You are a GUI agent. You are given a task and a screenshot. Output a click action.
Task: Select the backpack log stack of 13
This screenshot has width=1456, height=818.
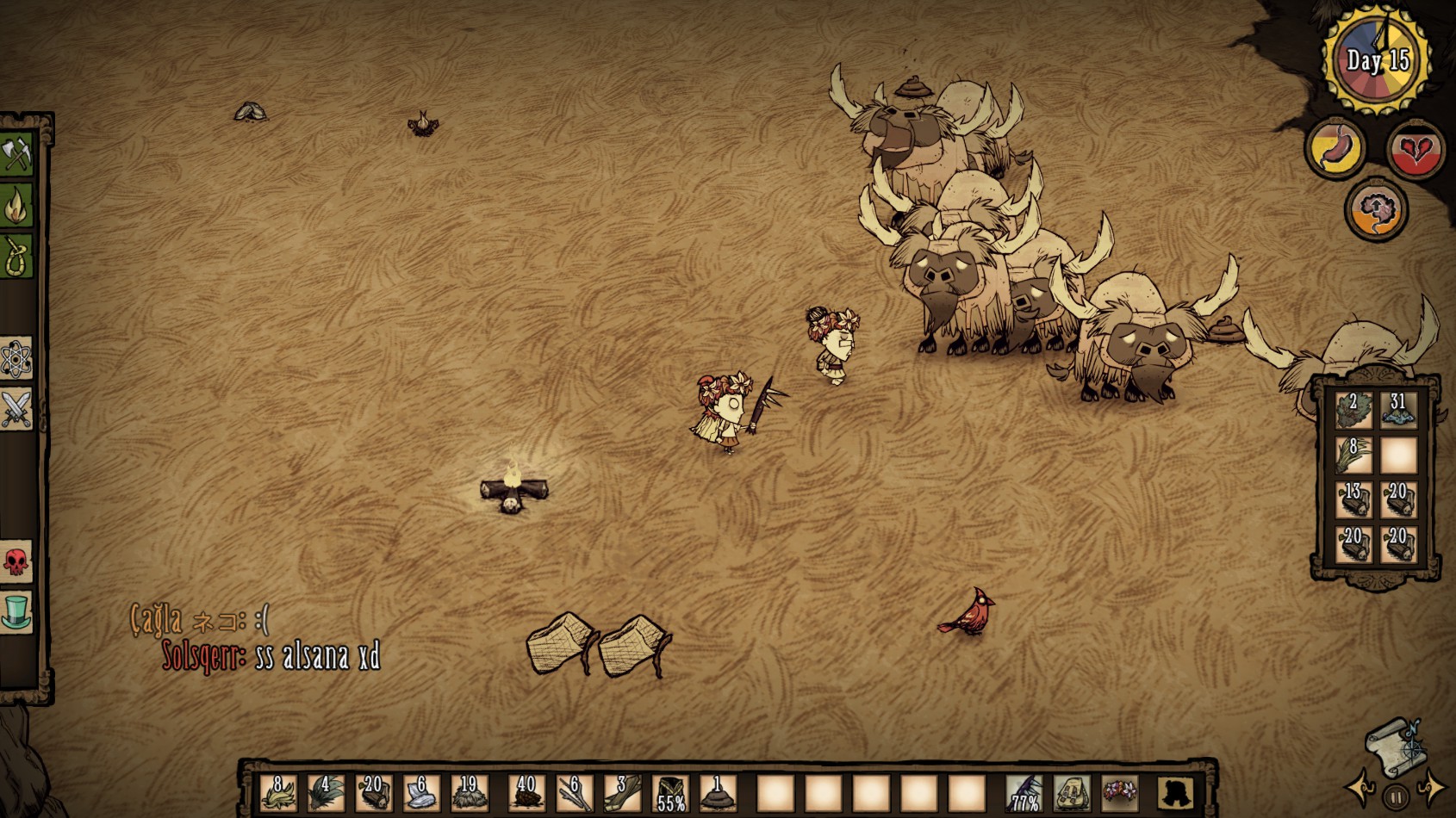(x=1353, y=499)
